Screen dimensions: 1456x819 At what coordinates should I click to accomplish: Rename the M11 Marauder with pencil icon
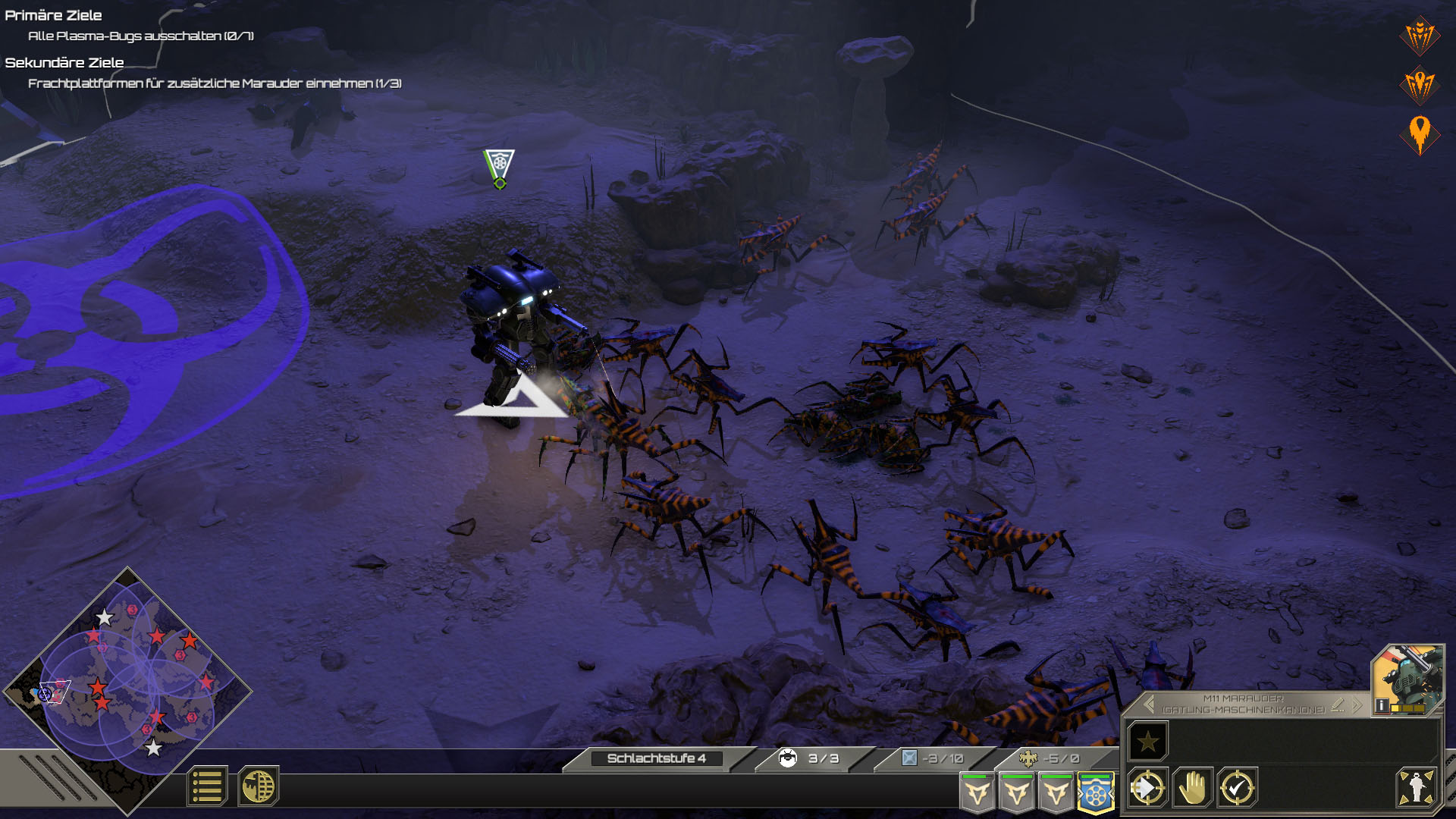point(1338,705)
